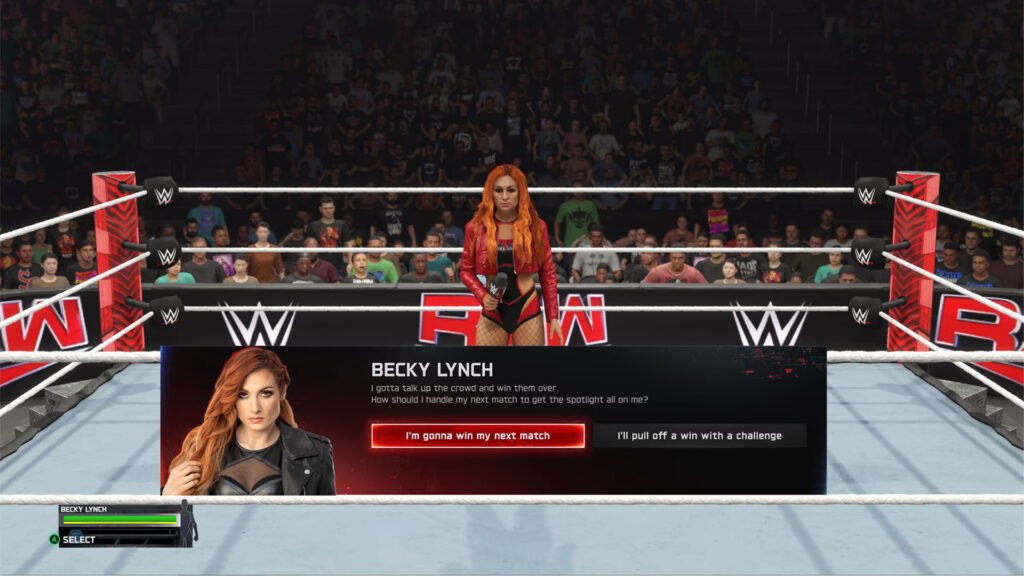Choose "I'm gonna win my next match"
Screen dimensions: 1024x576
pyautogui.click(x=478, y=436)
